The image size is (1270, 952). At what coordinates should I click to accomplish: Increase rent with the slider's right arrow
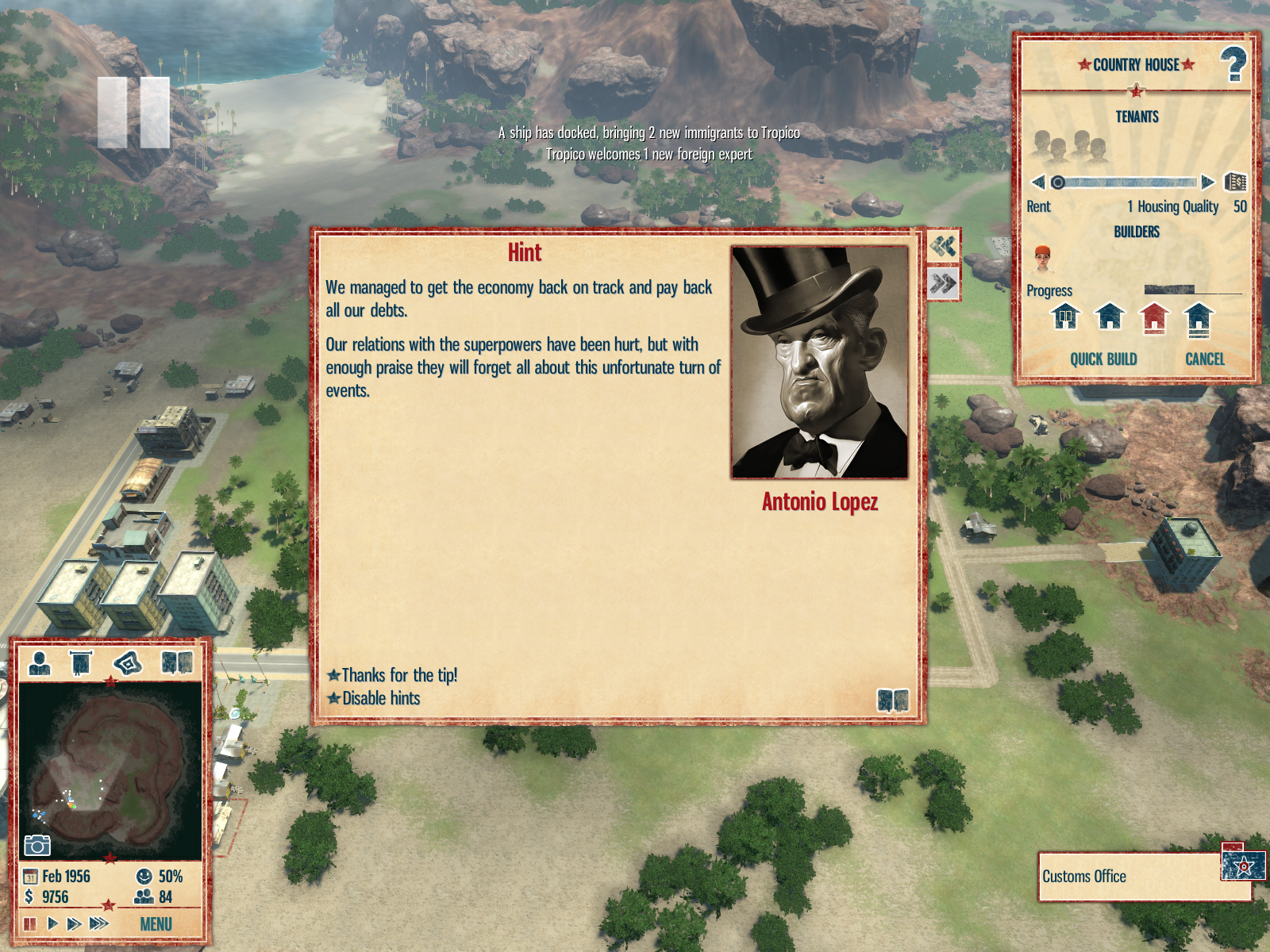[x=1207, y=182]
